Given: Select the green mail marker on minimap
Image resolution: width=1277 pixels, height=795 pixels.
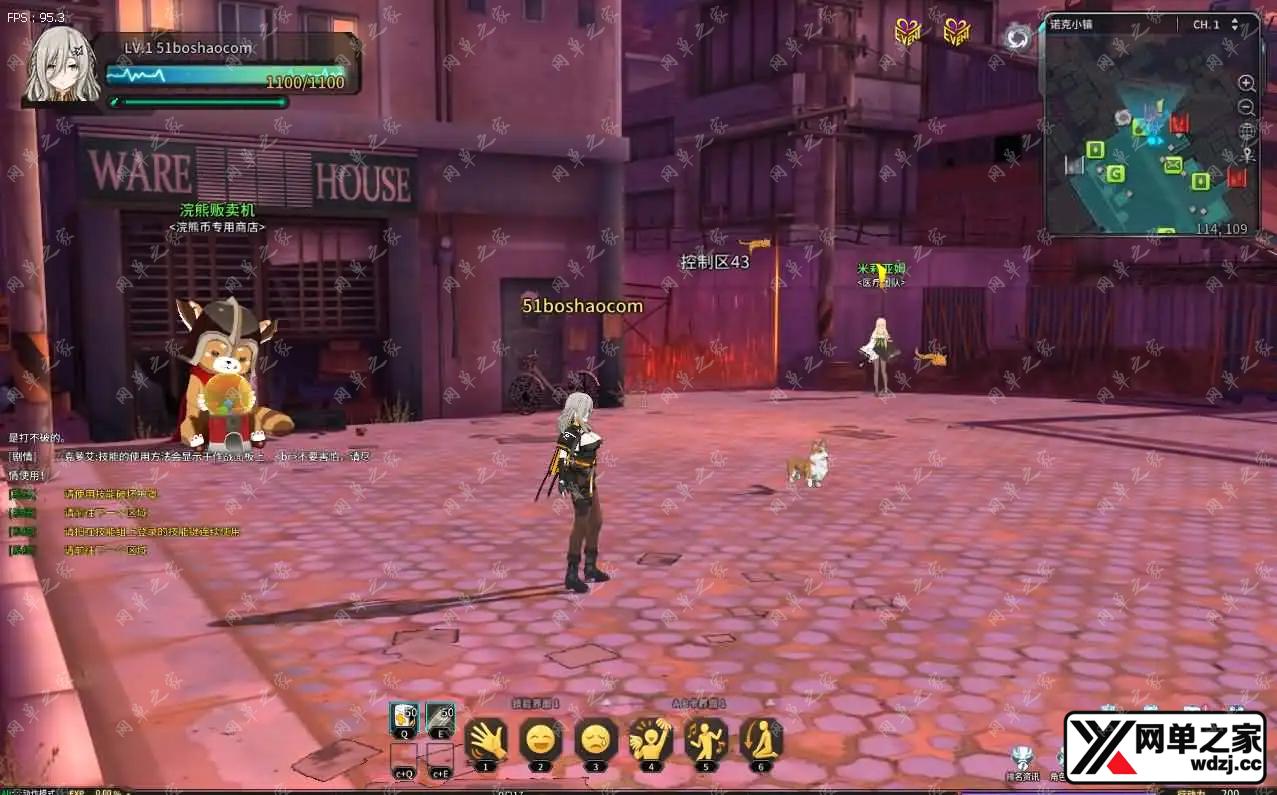Looking at the screenshot, I should coord(1173,164).
